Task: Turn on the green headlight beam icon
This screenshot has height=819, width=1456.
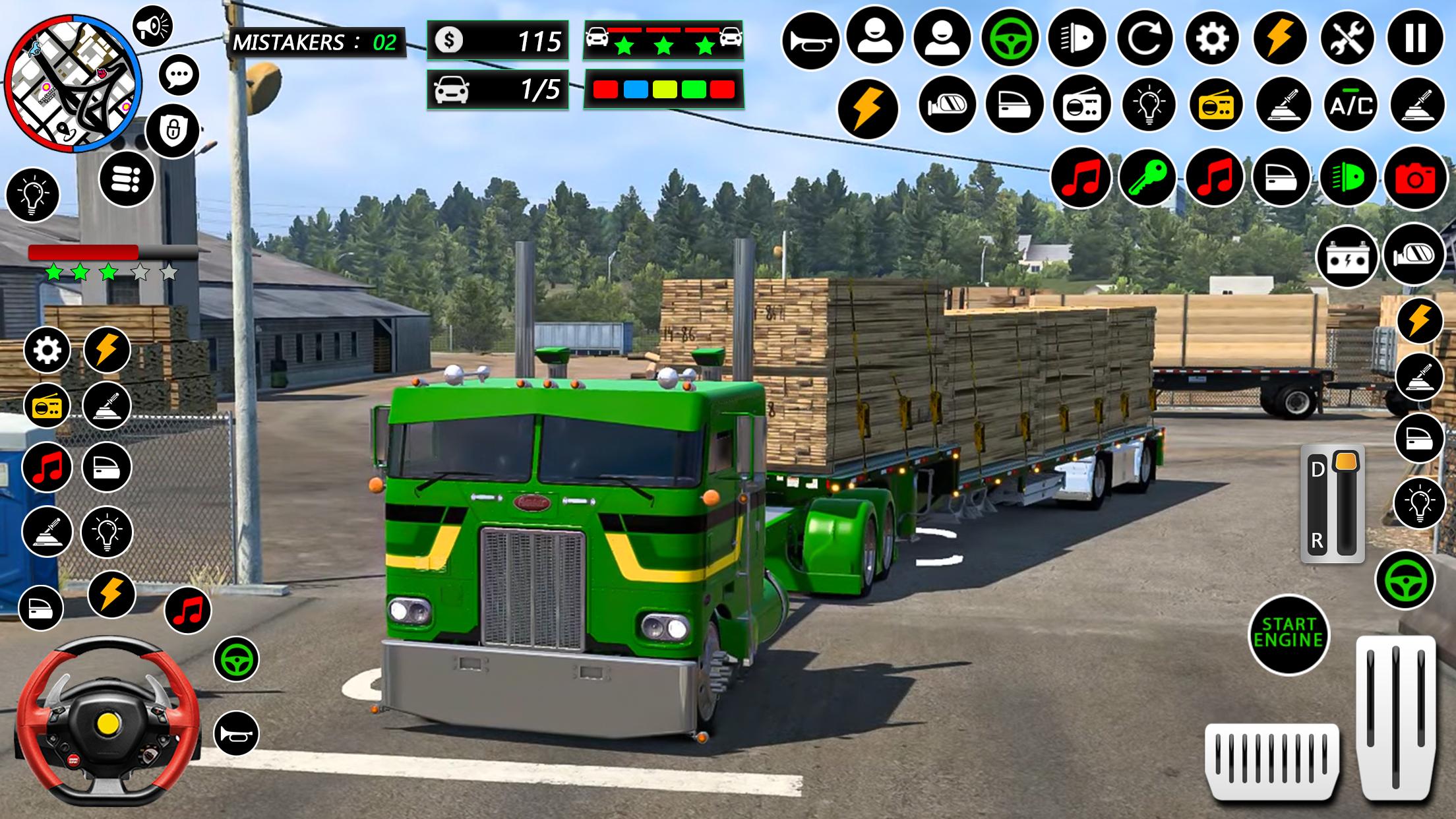Action: (1348, 178)
